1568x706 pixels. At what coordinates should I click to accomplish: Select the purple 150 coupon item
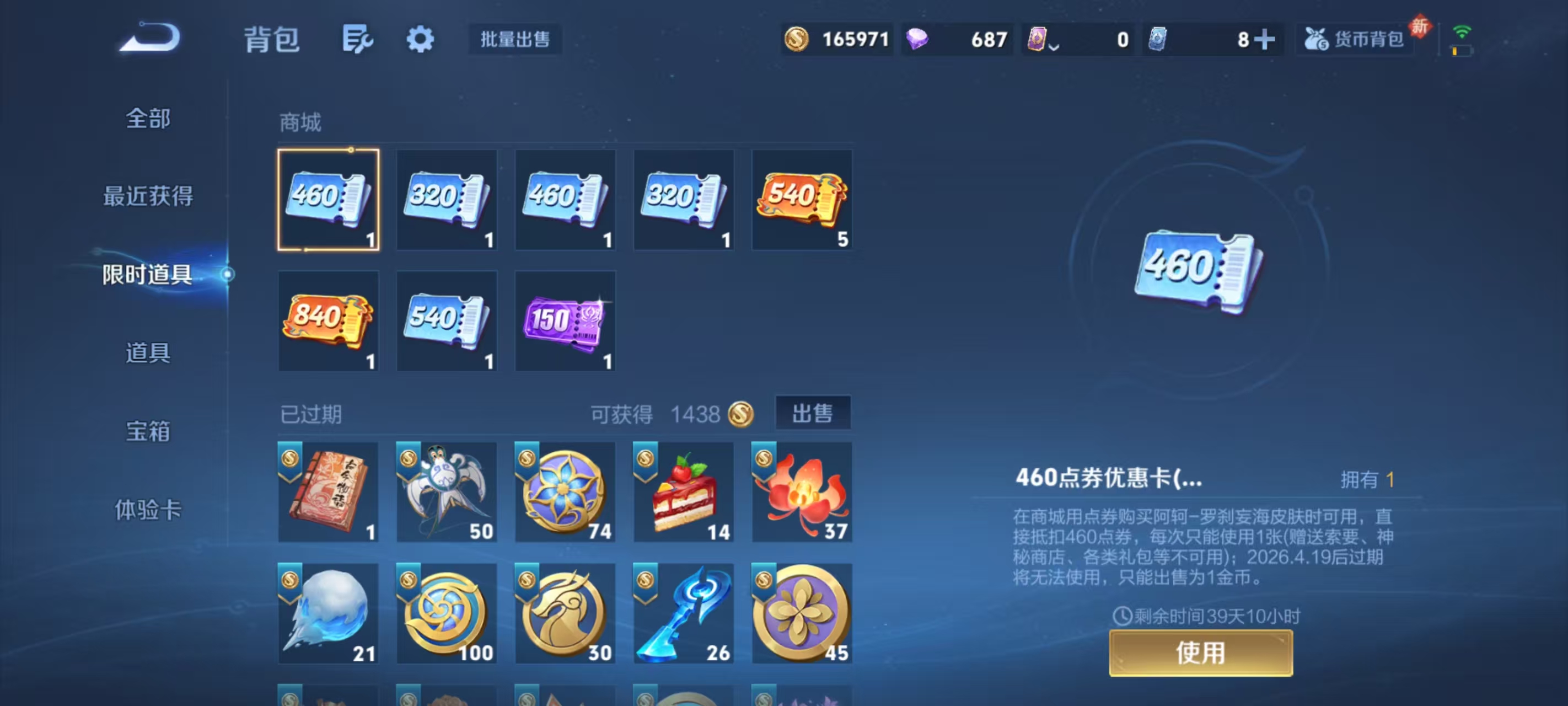(x=565, y=321)
